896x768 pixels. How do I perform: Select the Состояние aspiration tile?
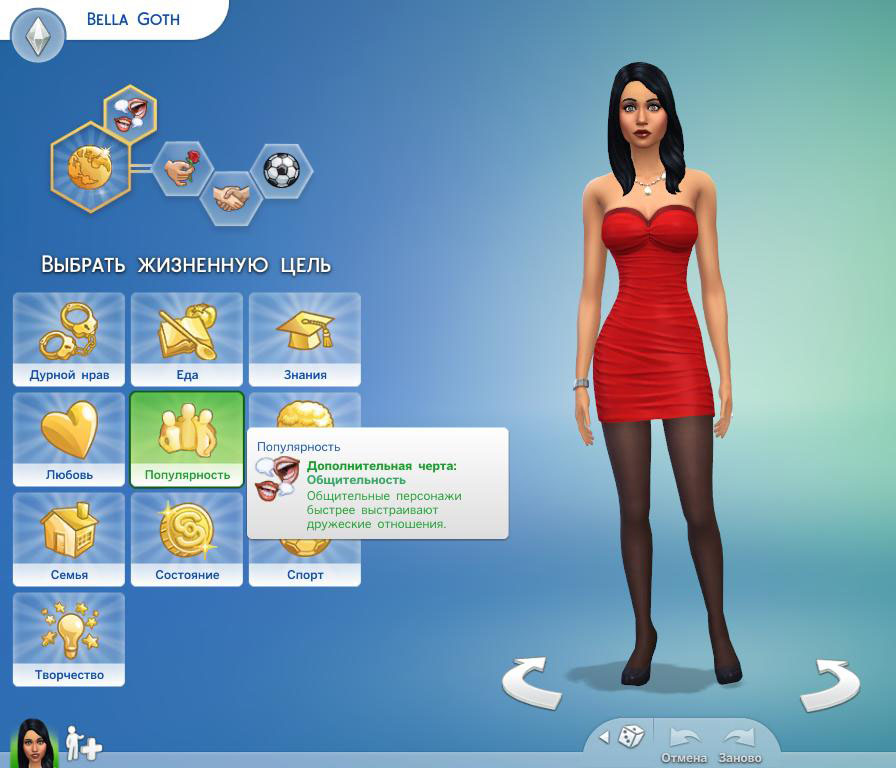(187, 539)
